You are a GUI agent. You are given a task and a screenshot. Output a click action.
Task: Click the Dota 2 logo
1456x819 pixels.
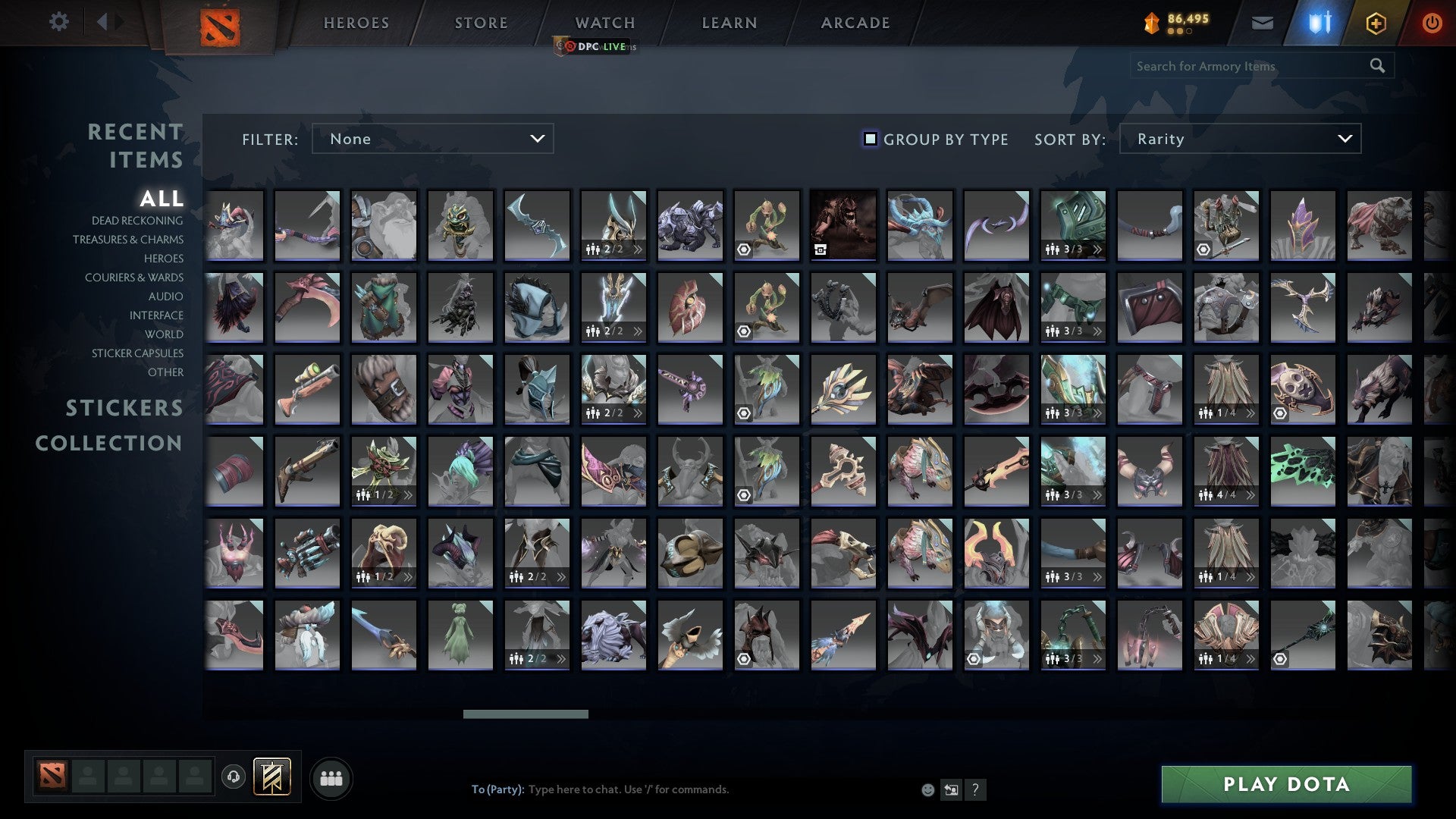tap(218, 24)
